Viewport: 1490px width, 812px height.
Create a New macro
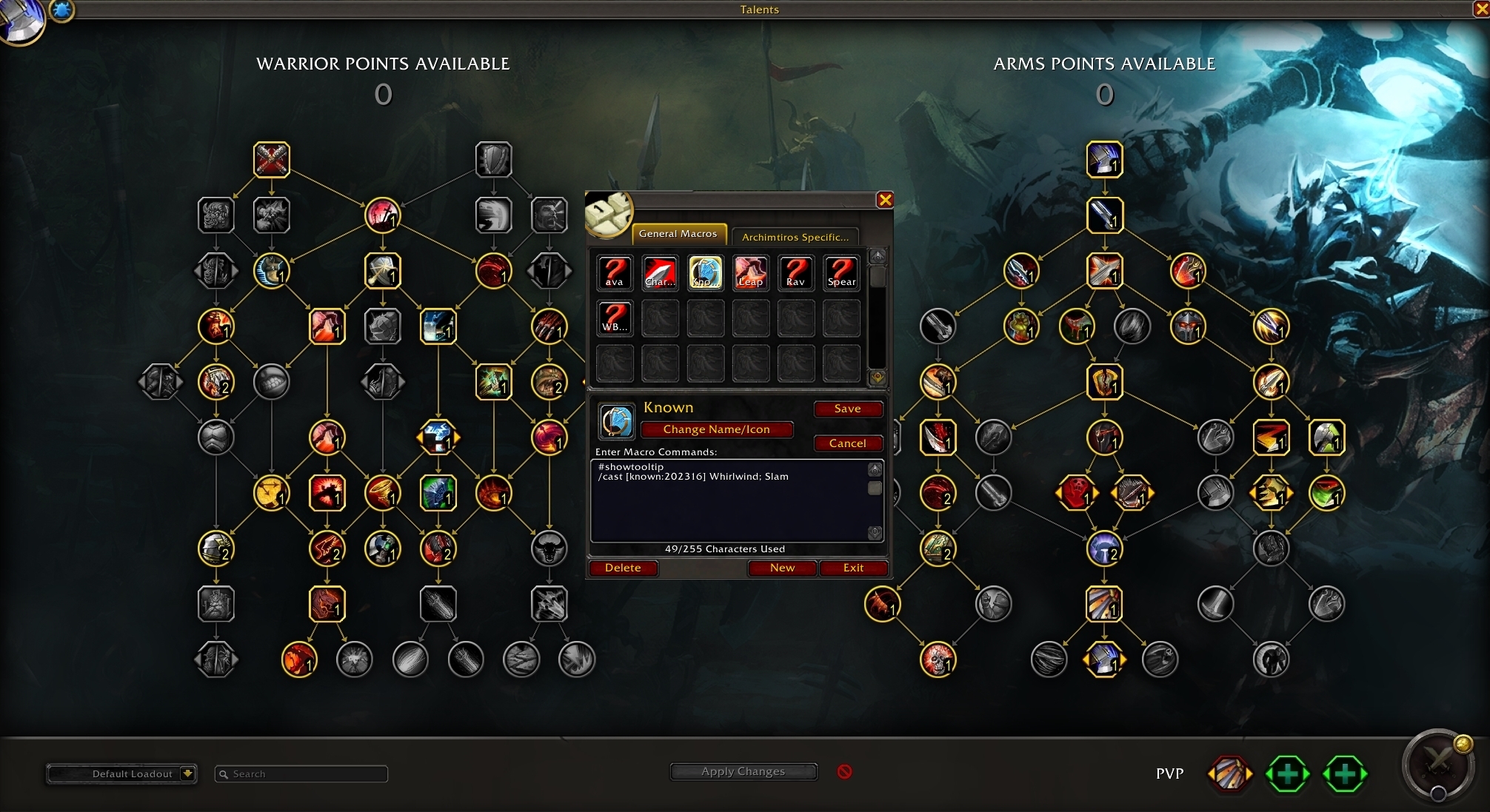click(x=782, y=568)
